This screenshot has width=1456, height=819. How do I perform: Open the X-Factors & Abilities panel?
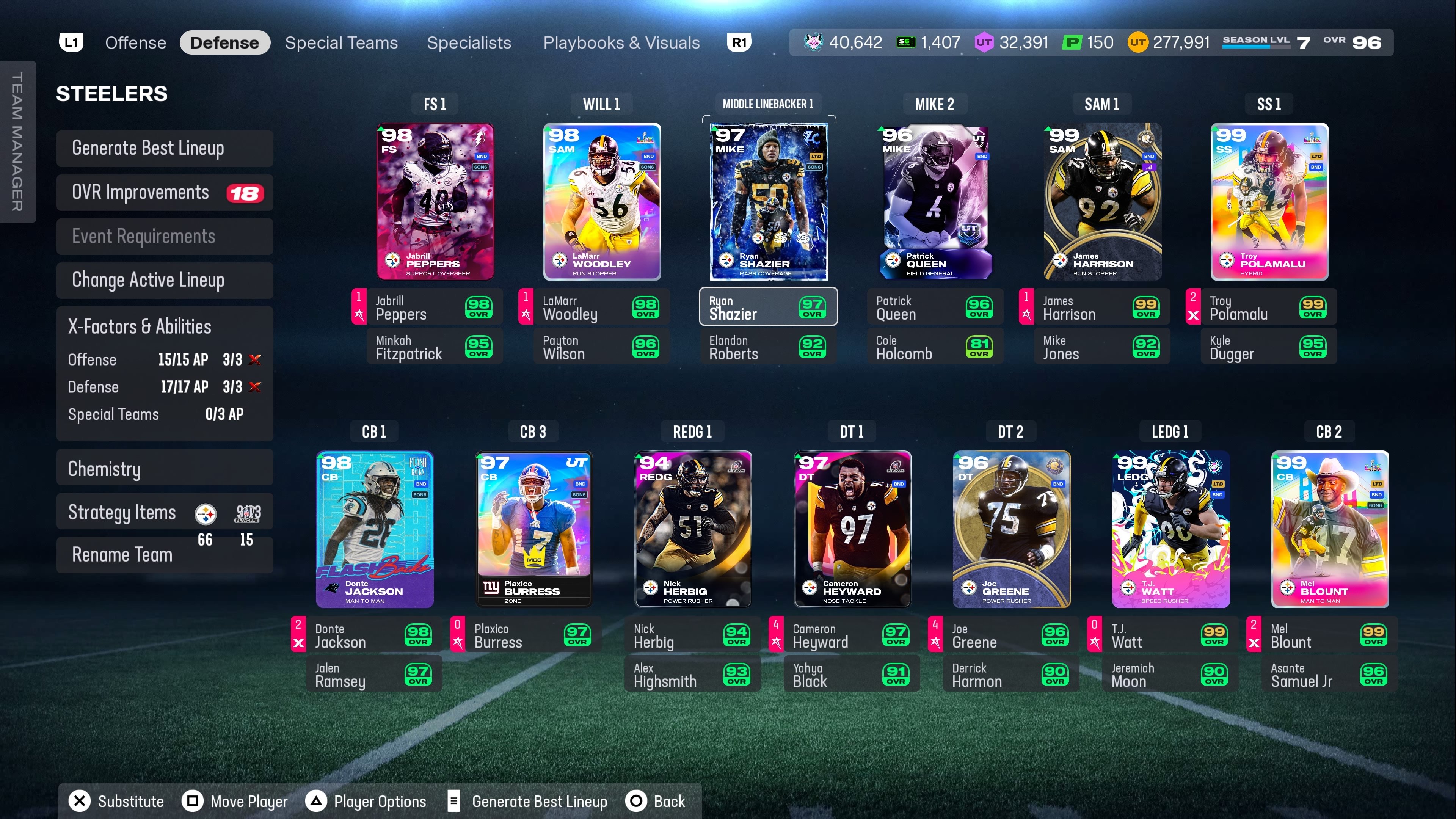click(x=165, y=327)
